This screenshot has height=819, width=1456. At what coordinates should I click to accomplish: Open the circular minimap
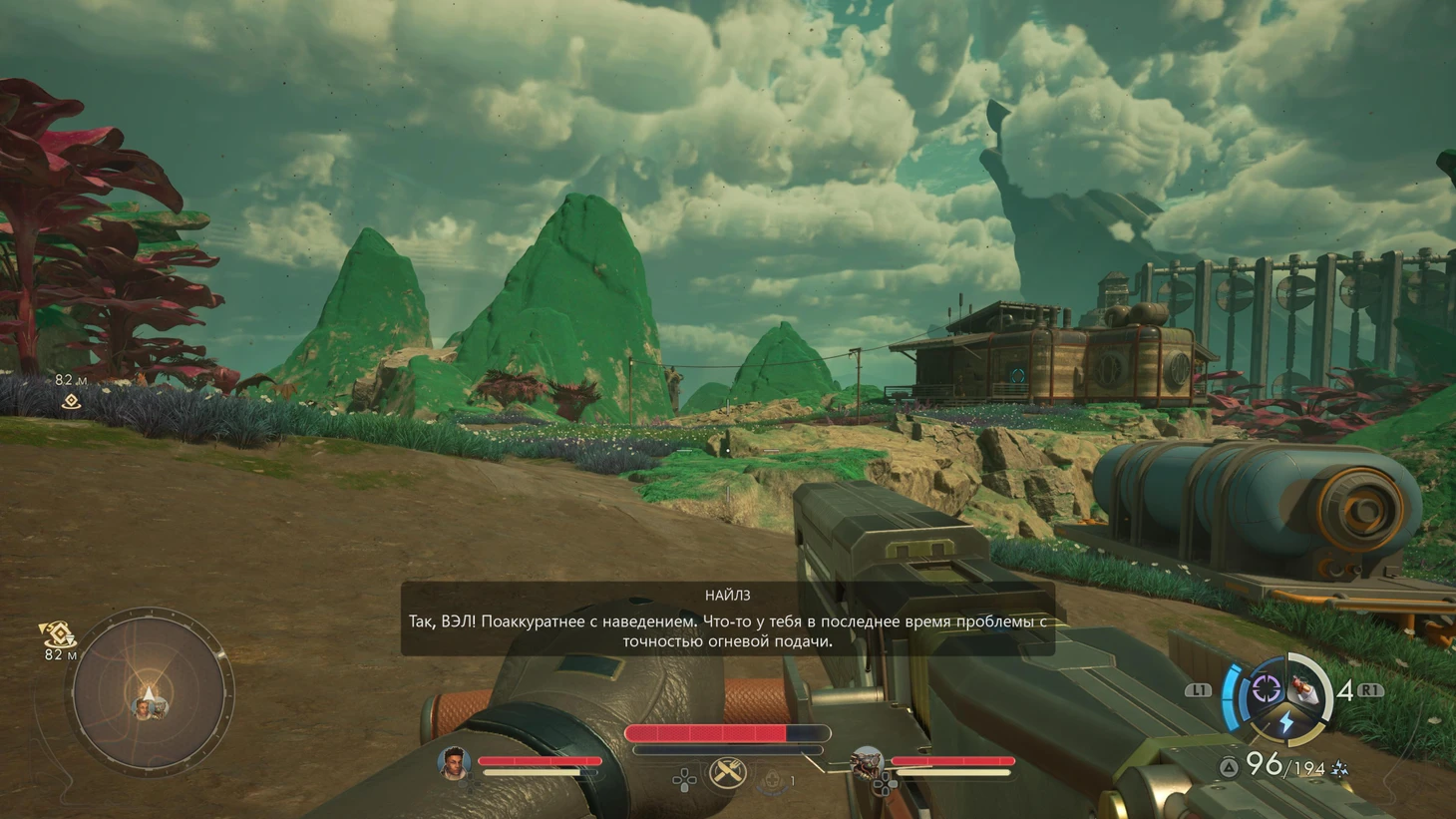149,693
